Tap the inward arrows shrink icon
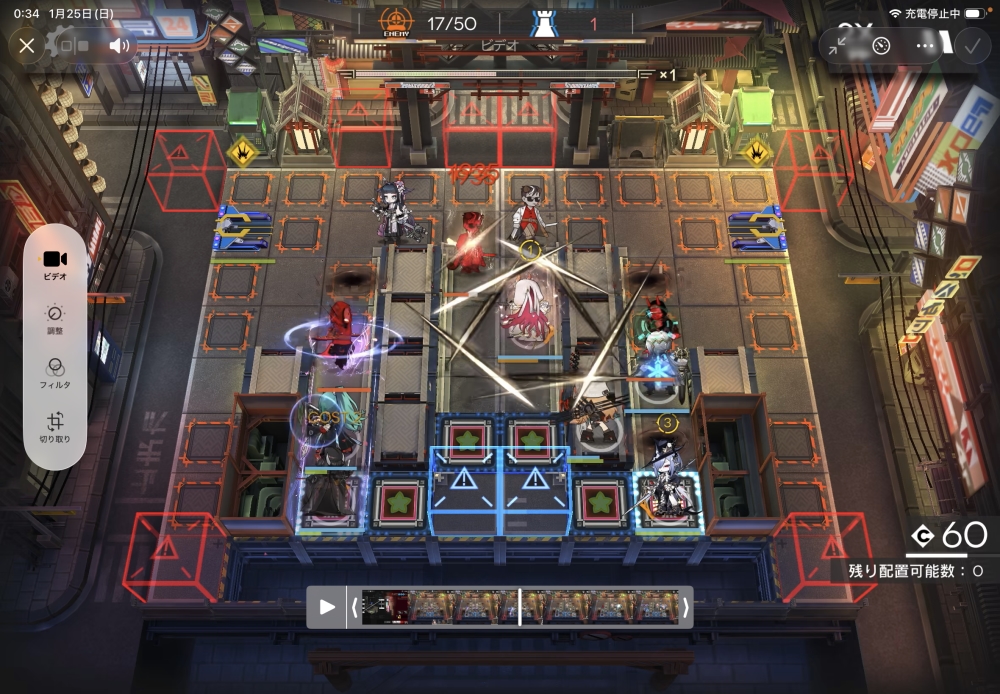Viewport: 1000px width, 694px height. [840, 45]
